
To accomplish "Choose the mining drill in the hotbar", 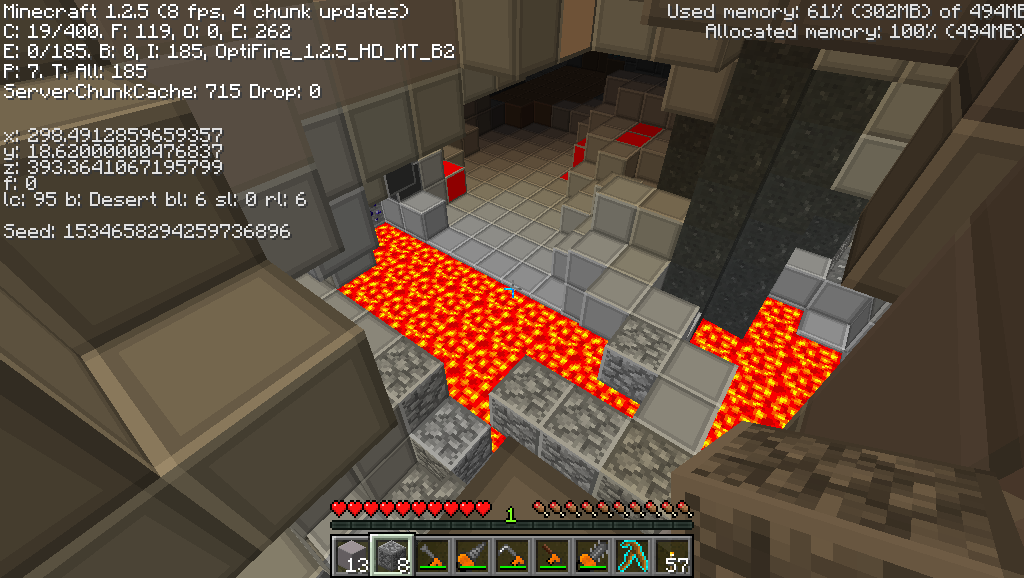I will click(471, 554).
